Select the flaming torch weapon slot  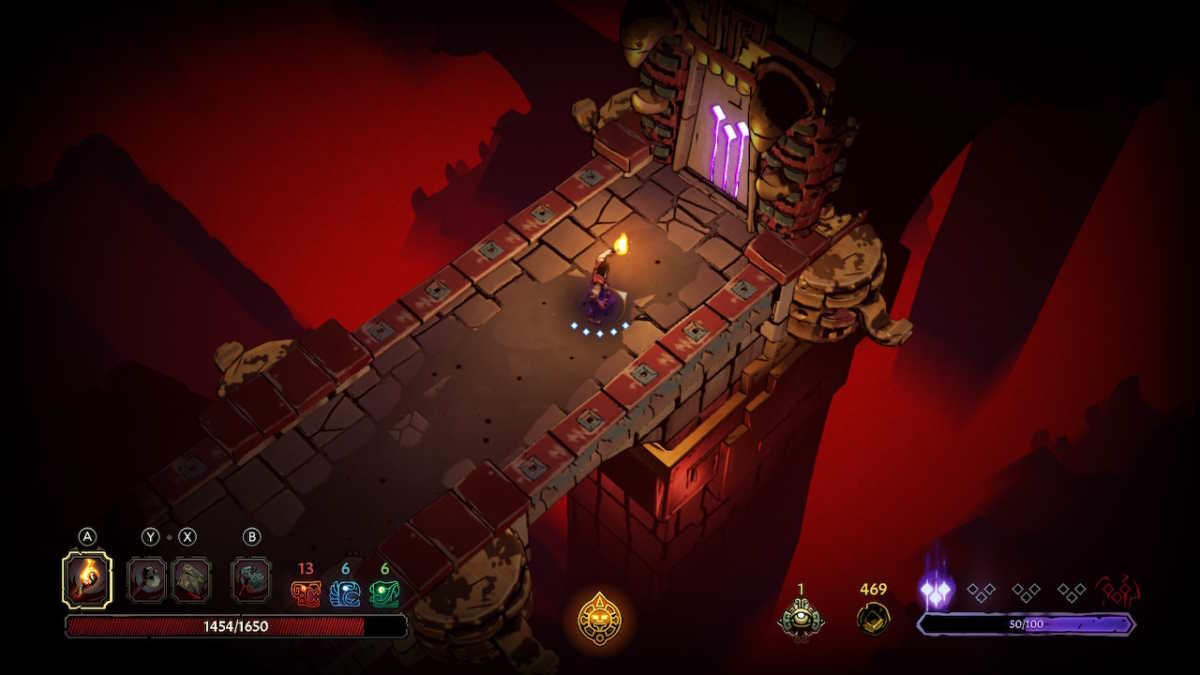coord(87,580)
